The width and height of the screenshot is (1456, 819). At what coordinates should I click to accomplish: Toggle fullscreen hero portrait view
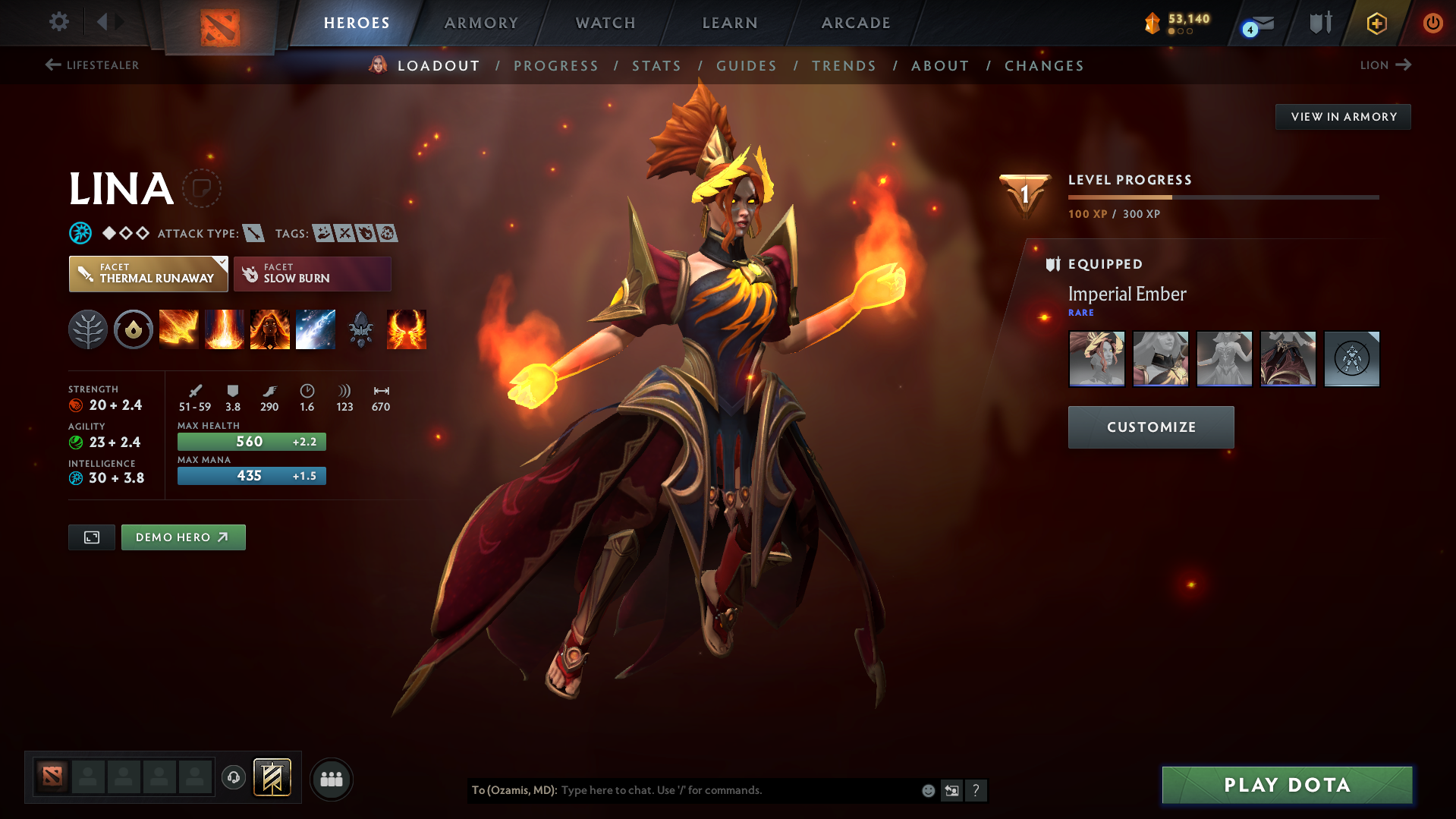point(91,537)
